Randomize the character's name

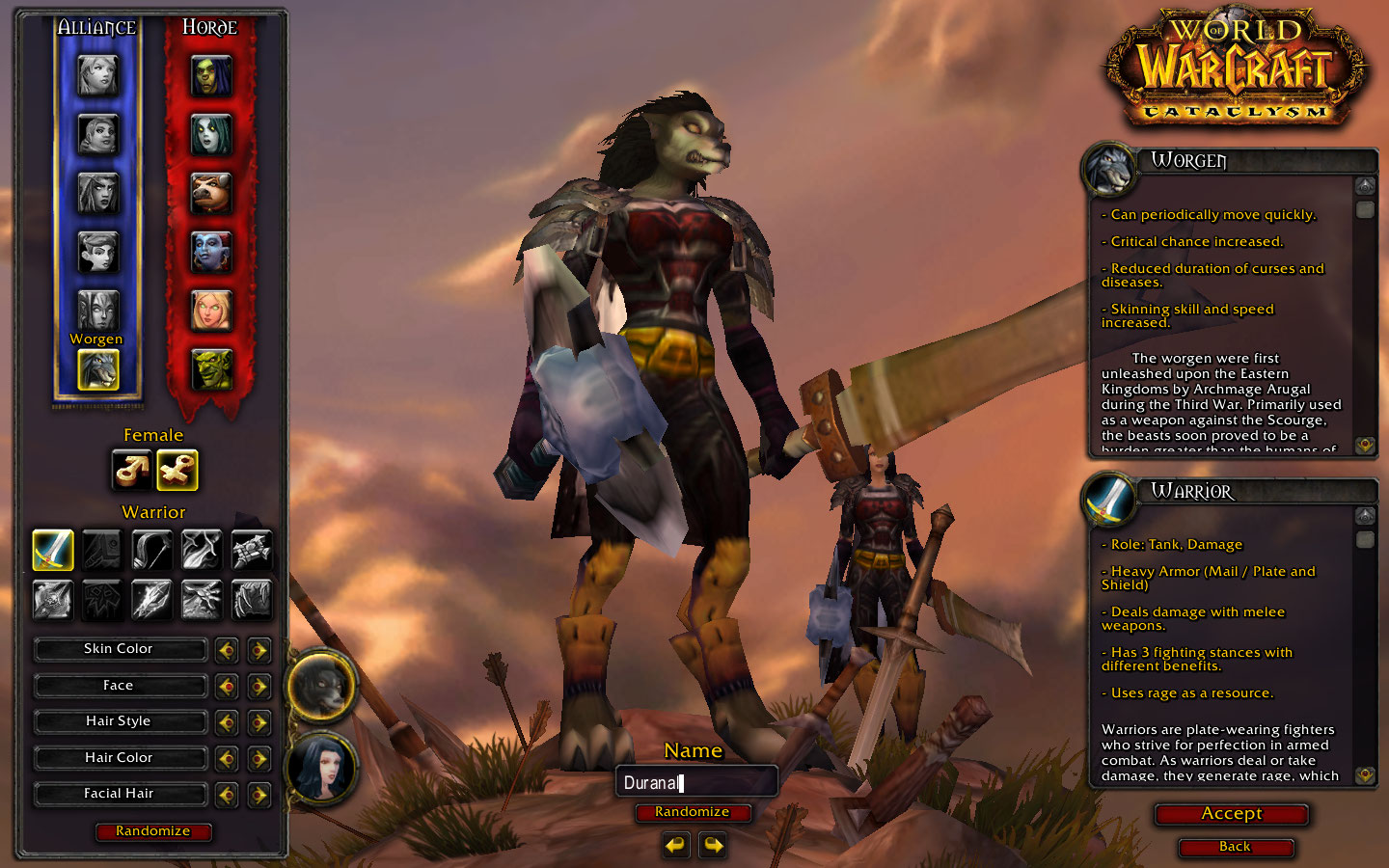[692, 812]
